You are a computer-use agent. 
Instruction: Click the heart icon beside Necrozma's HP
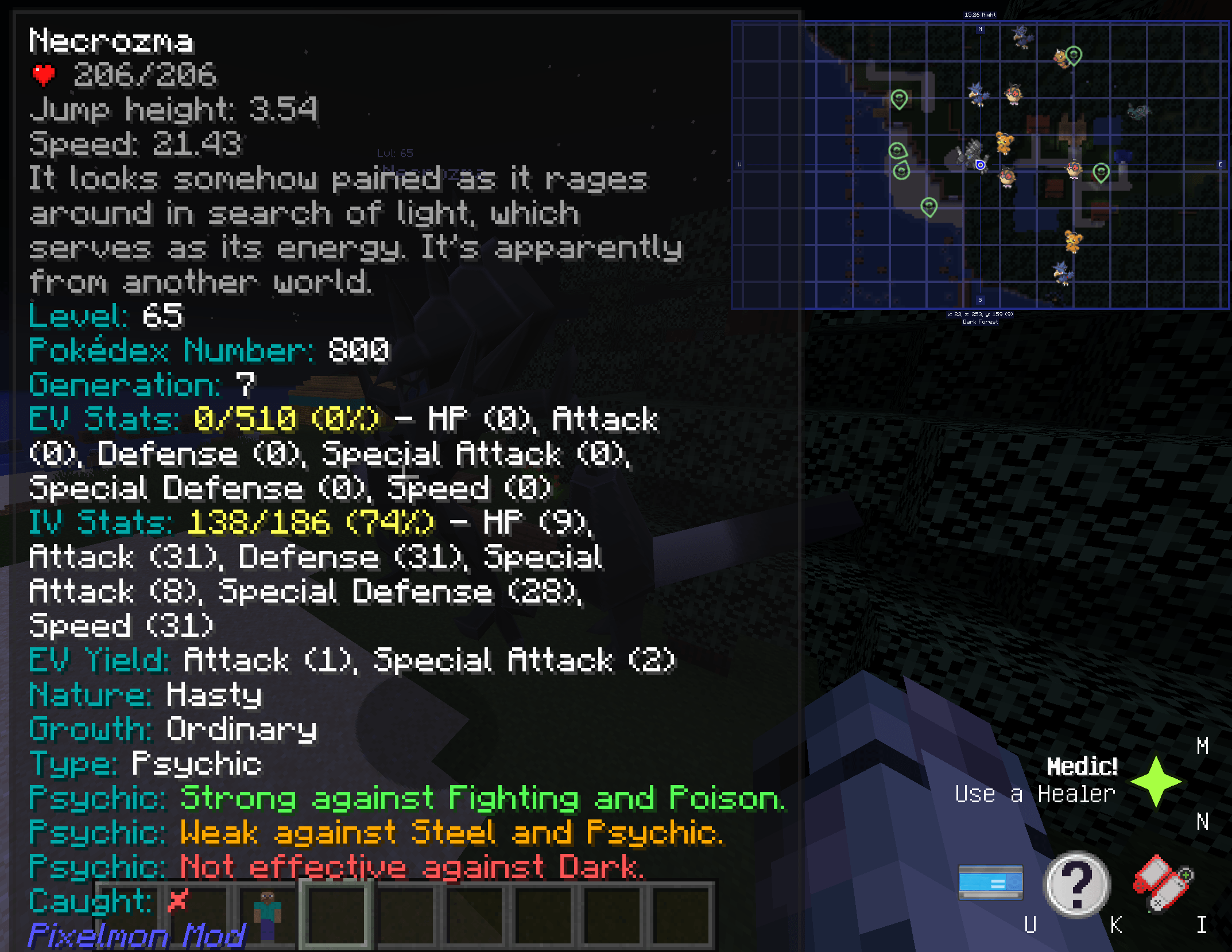coord(44,75)
